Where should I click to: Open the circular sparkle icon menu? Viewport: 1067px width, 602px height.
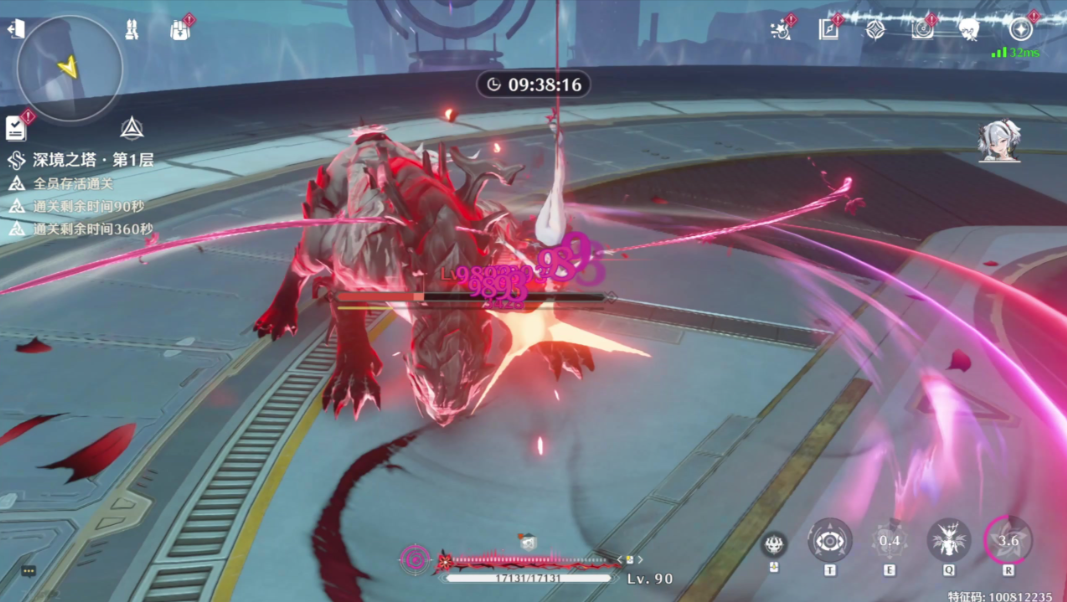click(x=1021, y=29)
